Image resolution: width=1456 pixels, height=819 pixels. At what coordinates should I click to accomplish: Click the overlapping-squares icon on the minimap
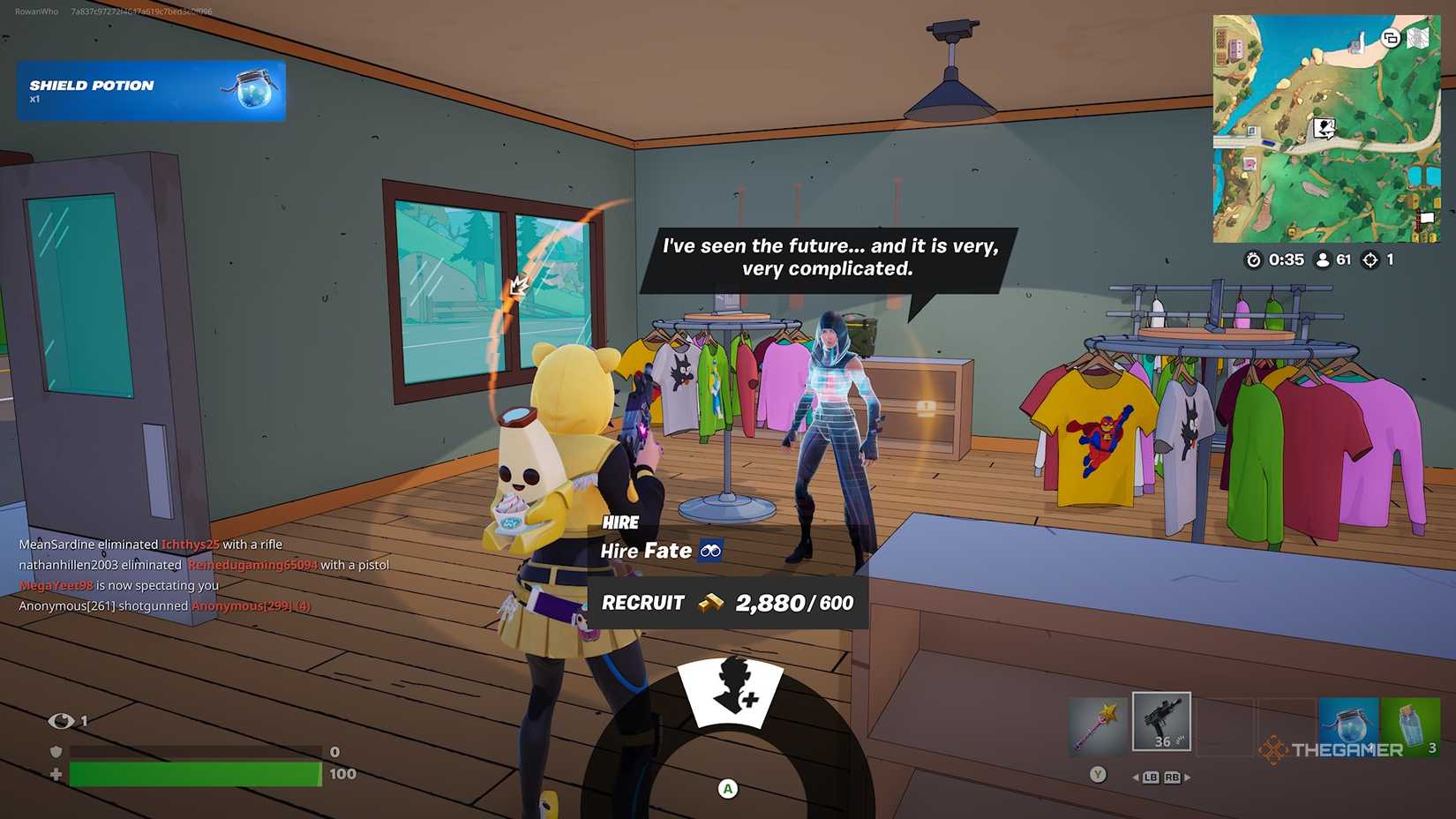[x=1391, y=39]
